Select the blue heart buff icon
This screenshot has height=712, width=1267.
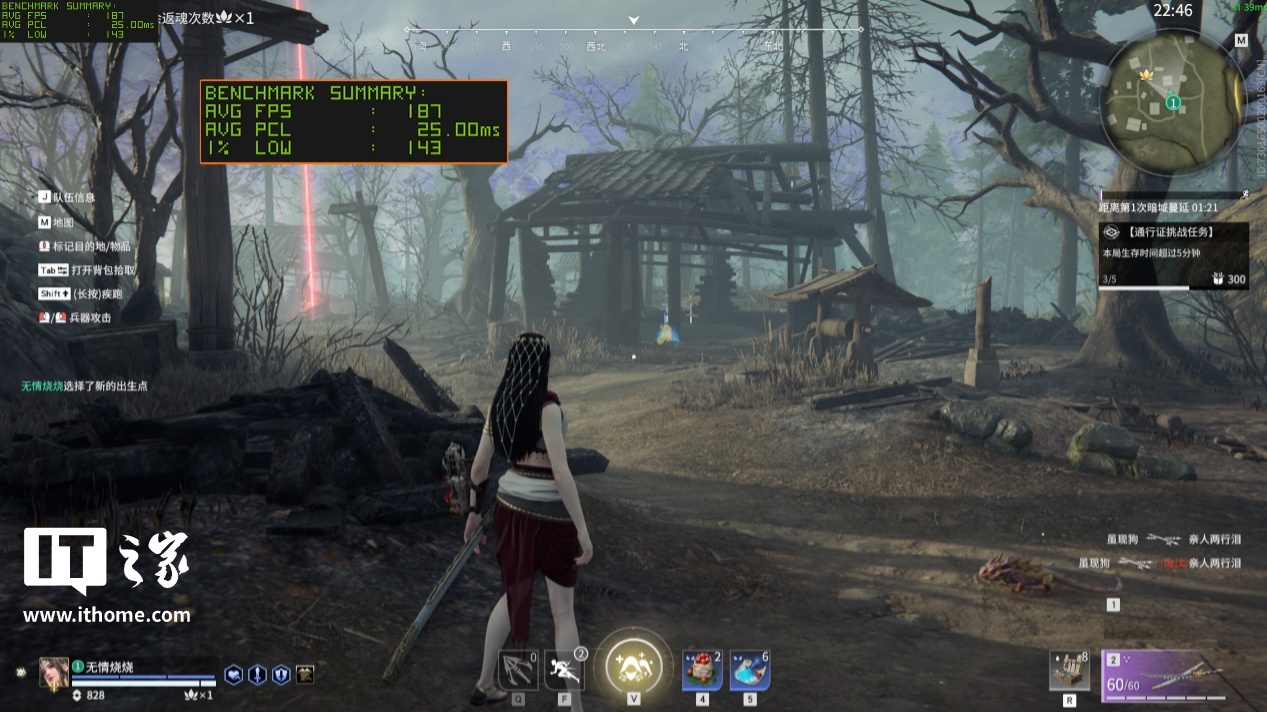(233, 675)
